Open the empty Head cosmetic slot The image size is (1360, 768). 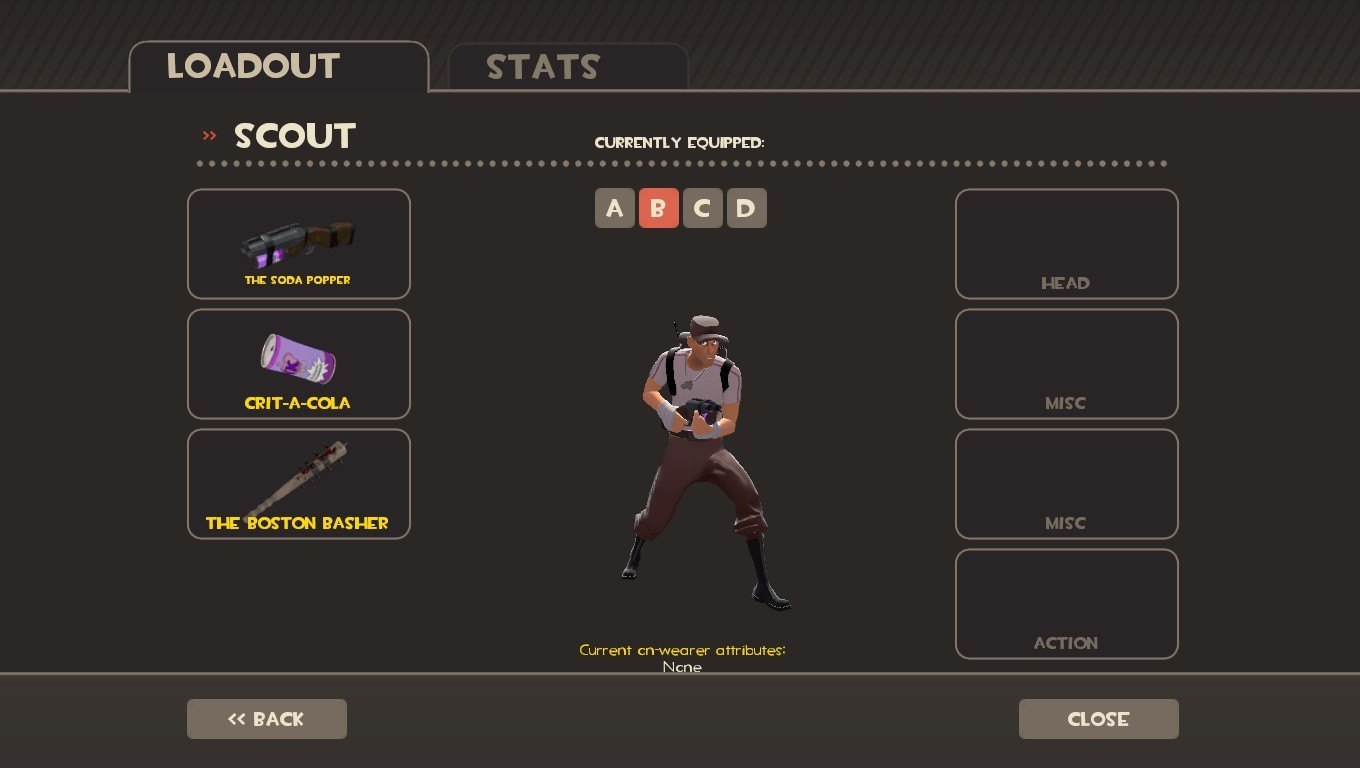[1066, 244]
